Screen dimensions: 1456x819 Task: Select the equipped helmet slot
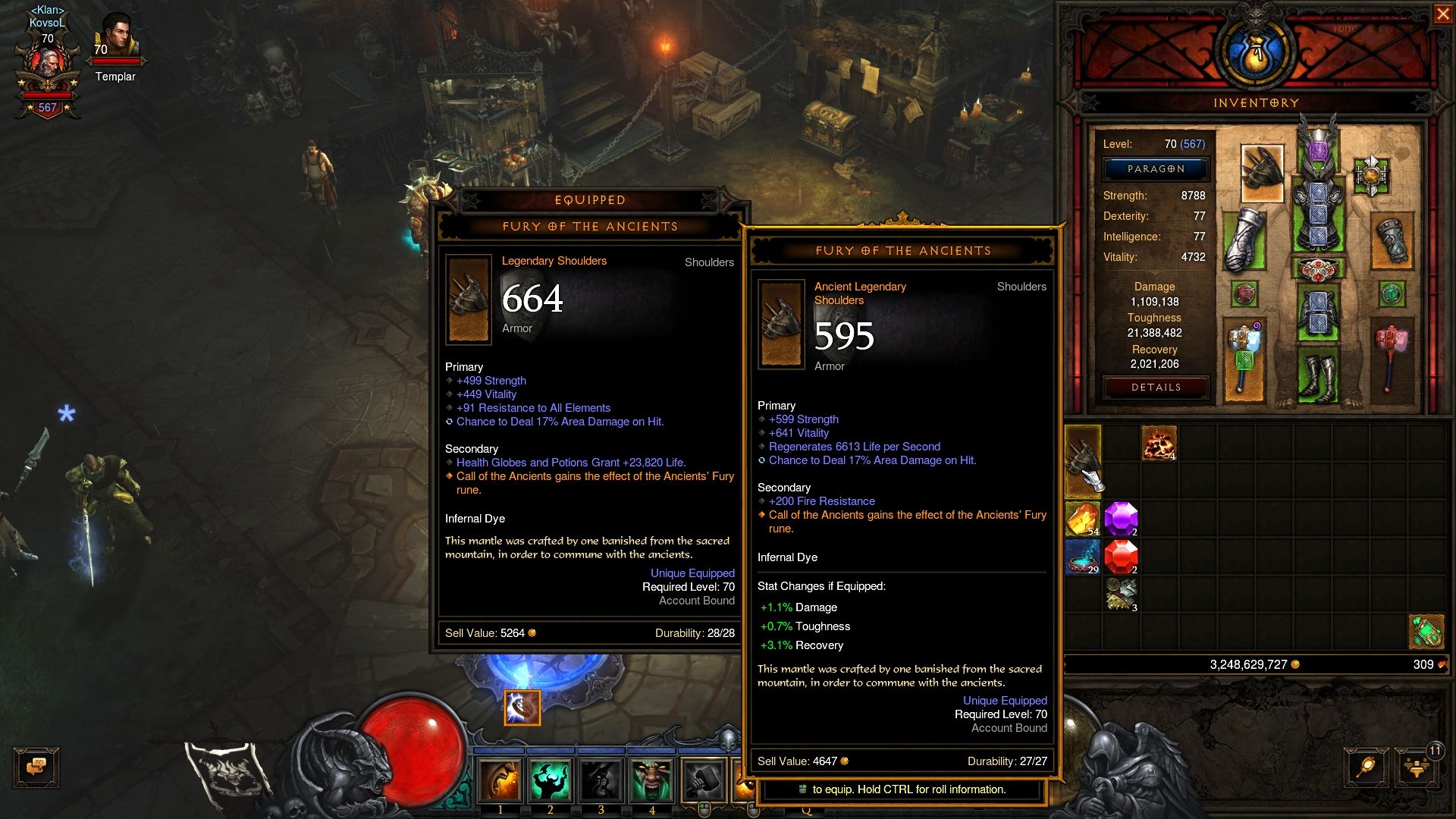(1318, 144)
